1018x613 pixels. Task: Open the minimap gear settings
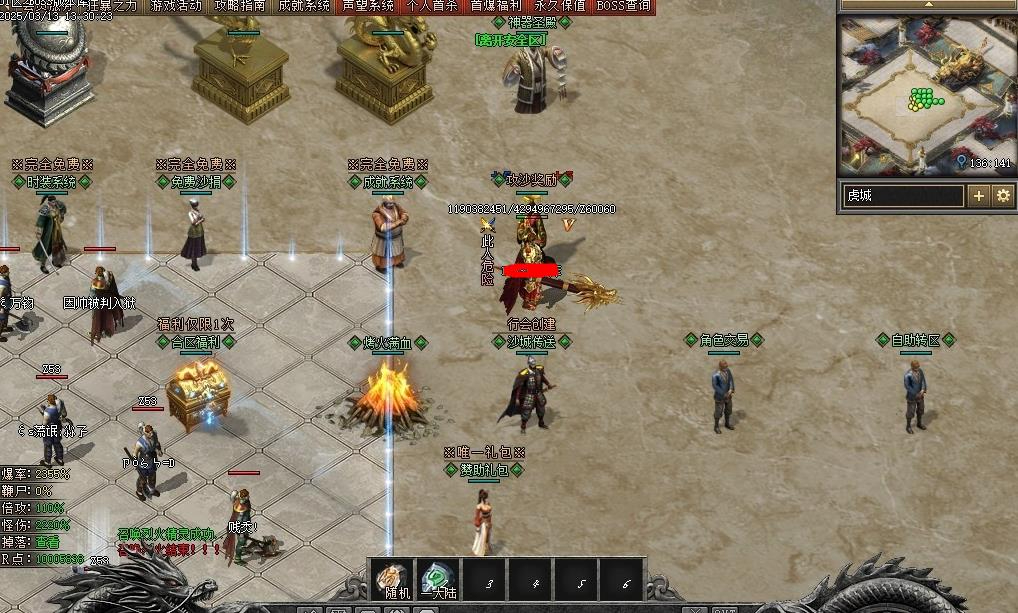tap(1003, 196)
